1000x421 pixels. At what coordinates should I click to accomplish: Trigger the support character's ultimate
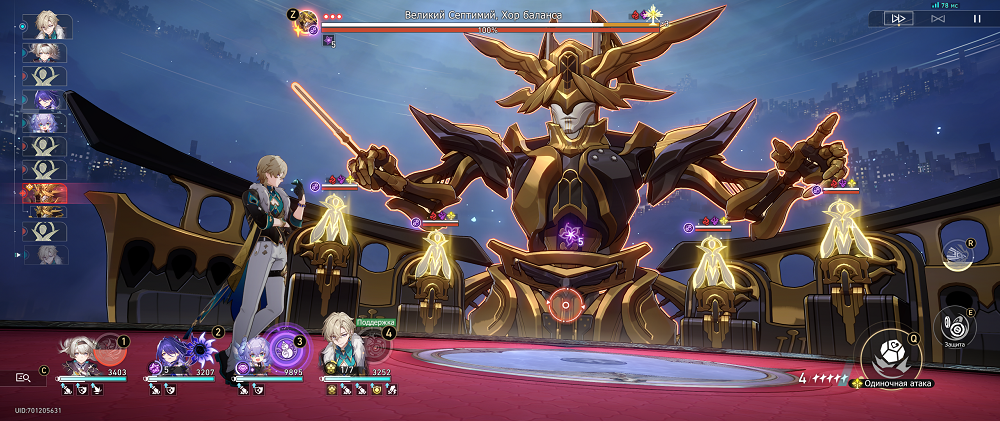[376, 346]
